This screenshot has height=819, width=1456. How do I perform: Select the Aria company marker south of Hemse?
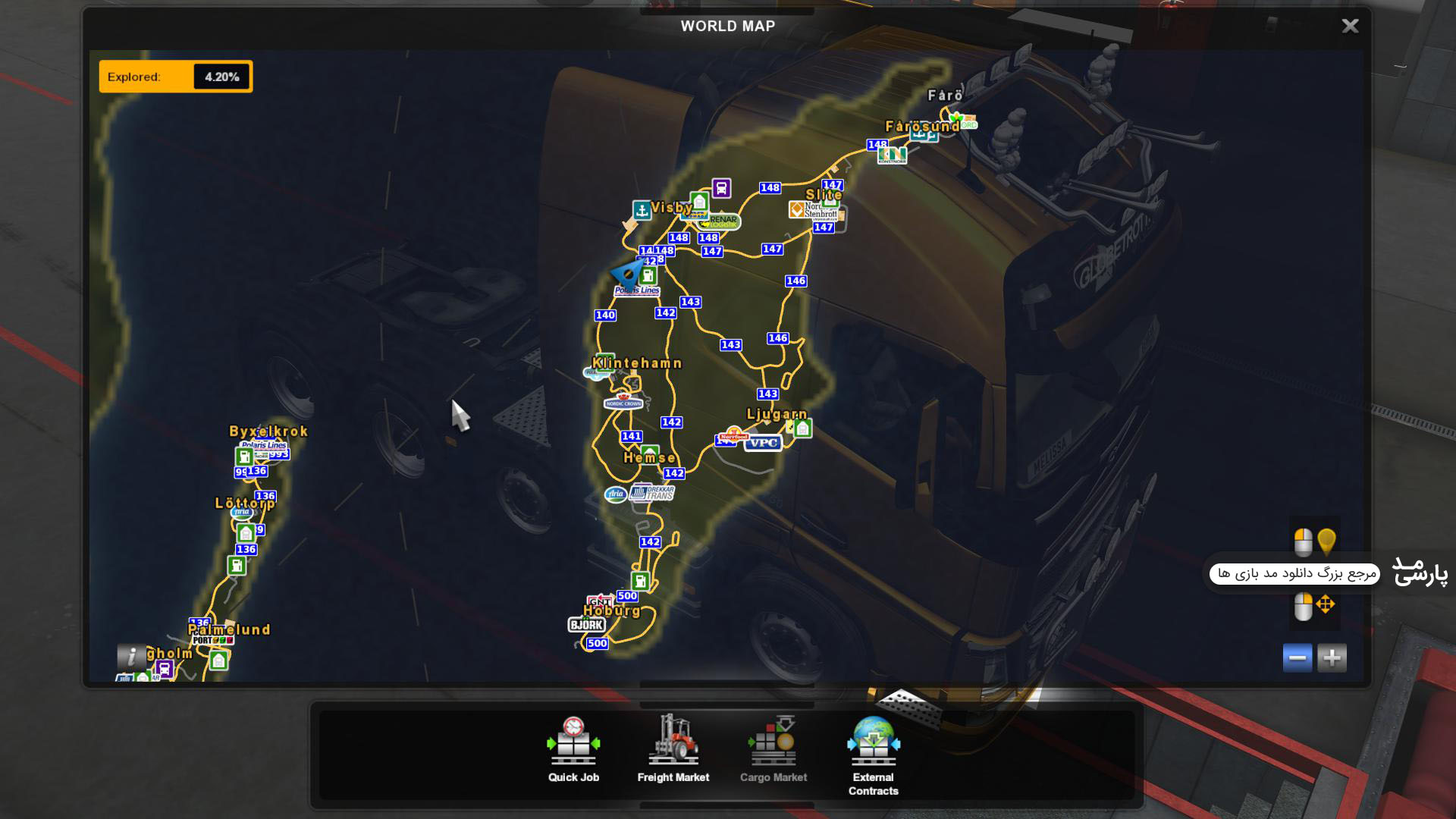pos(615,494)
